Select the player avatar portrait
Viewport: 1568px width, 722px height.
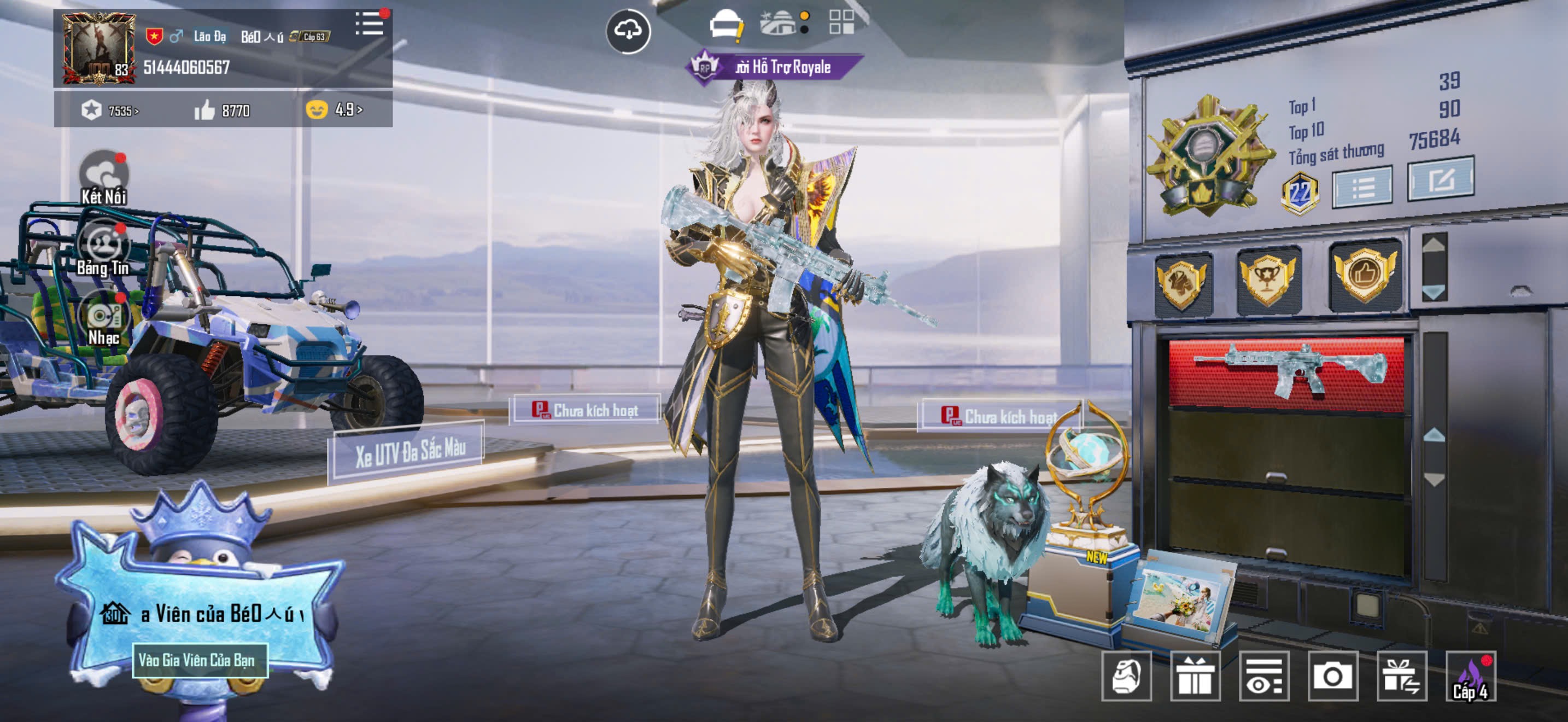(x=98, y=49)
